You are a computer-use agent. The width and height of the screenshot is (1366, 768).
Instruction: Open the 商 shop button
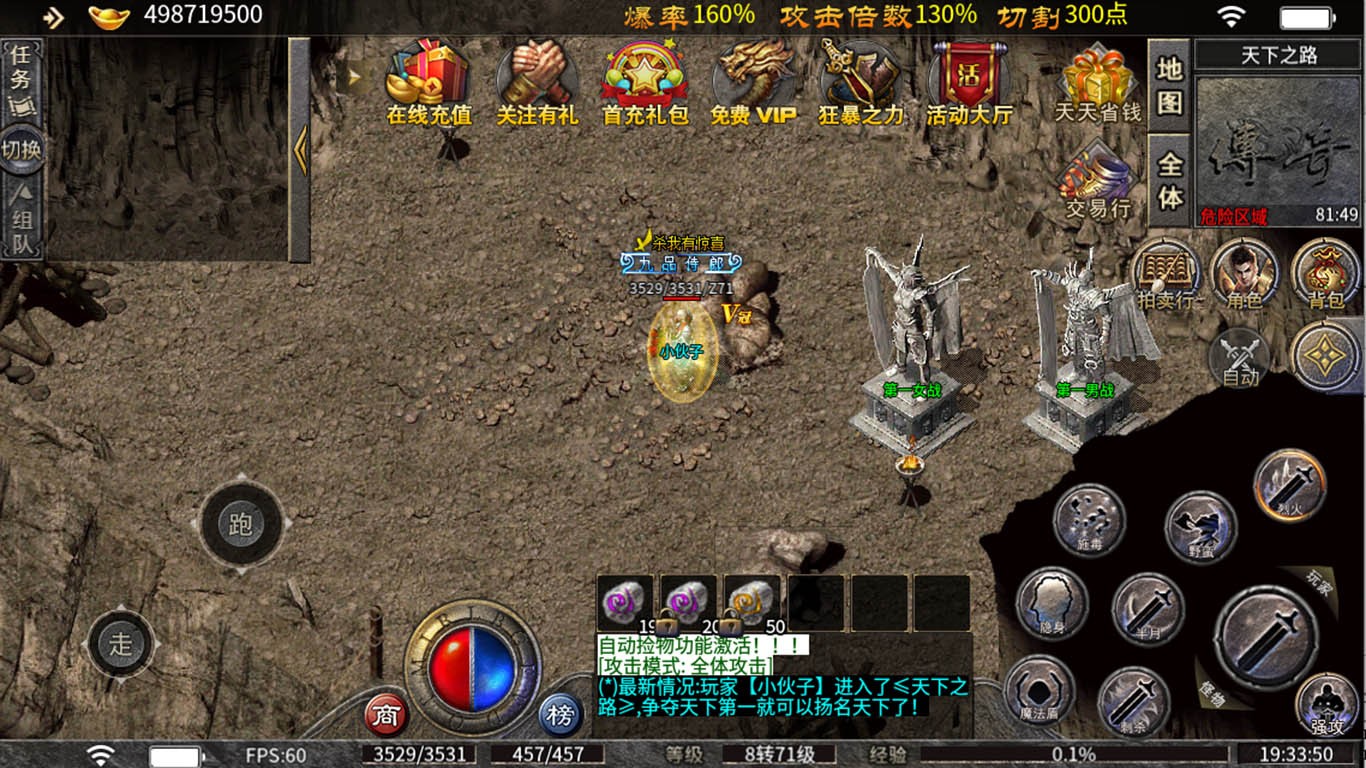click(x=386, y=714)
